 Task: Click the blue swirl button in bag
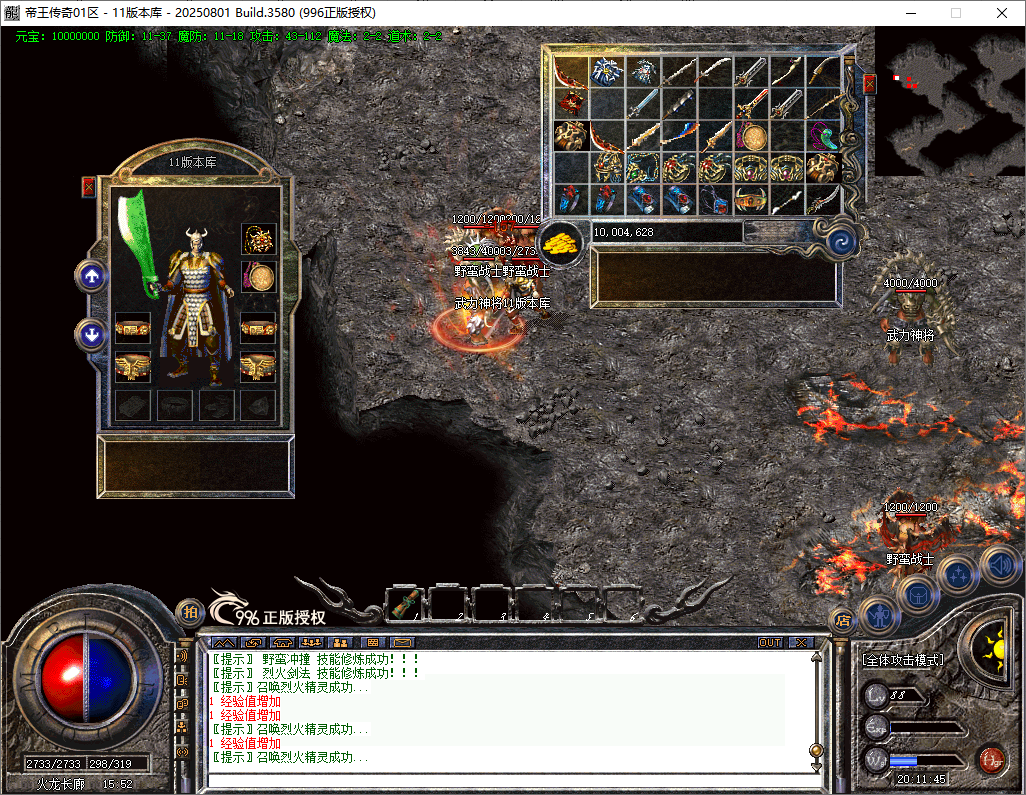tap(838, 241)
